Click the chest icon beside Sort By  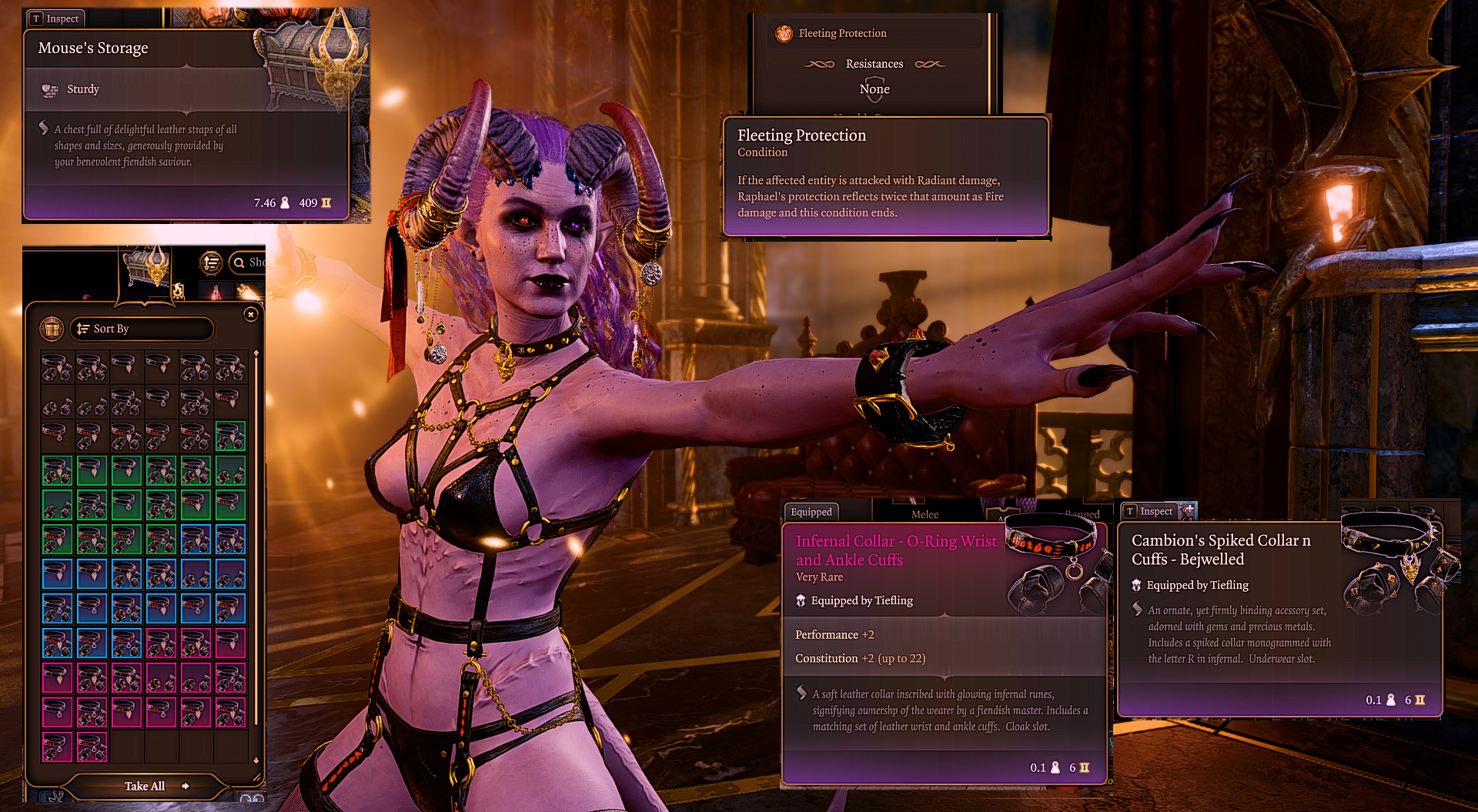coord(52,329)
